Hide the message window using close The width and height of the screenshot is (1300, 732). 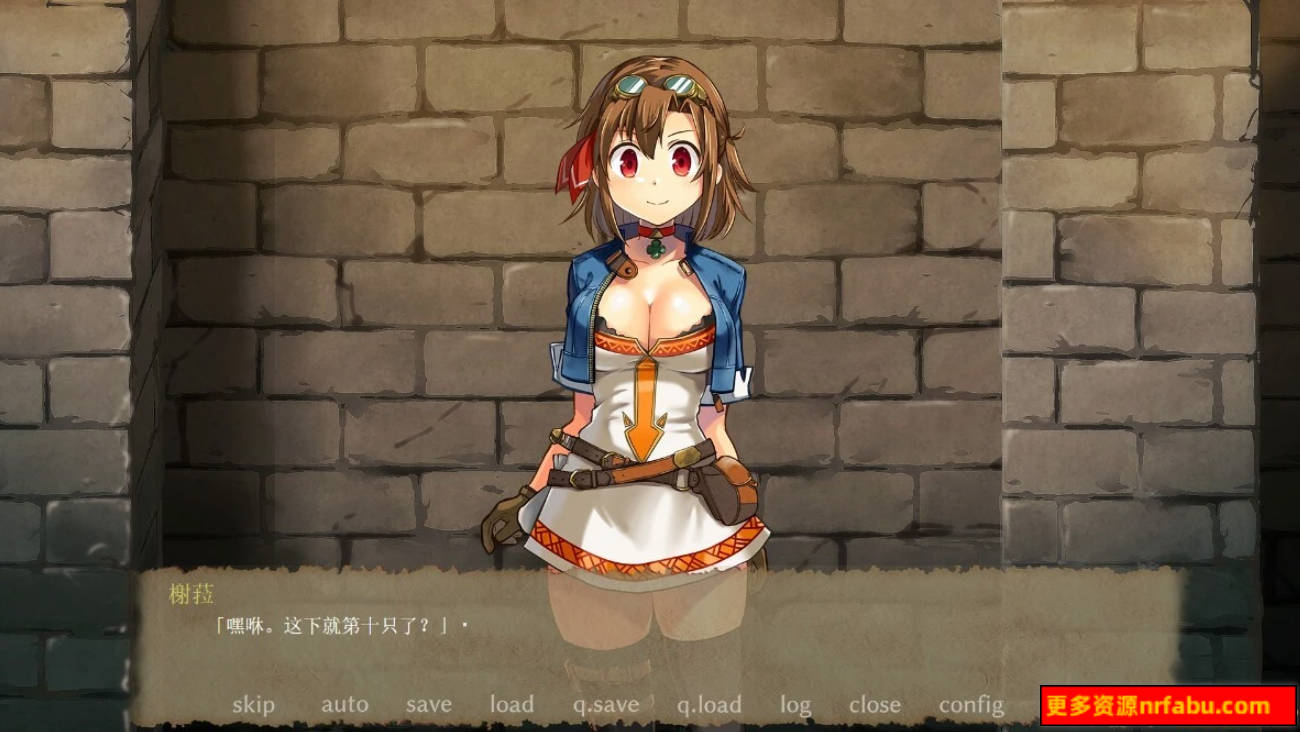point(873,704)
